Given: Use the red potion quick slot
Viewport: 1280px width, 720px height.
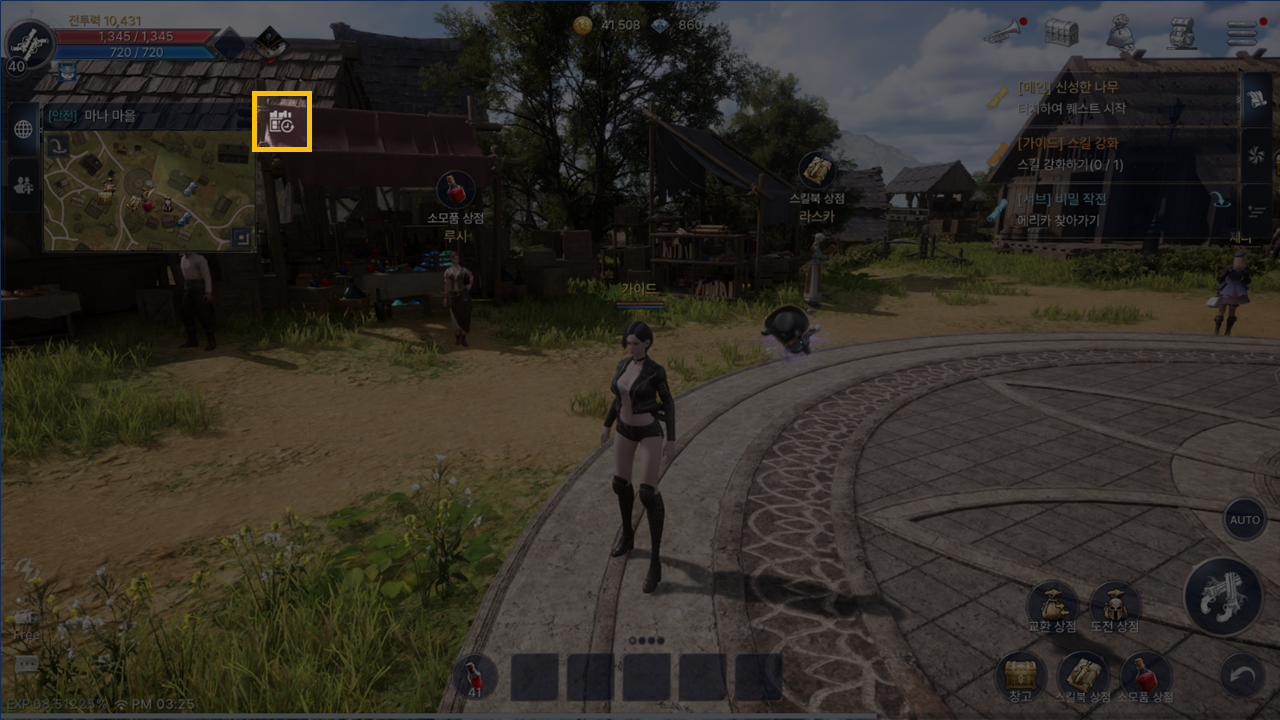Looking at the screenshot, I should pos(475,677).
